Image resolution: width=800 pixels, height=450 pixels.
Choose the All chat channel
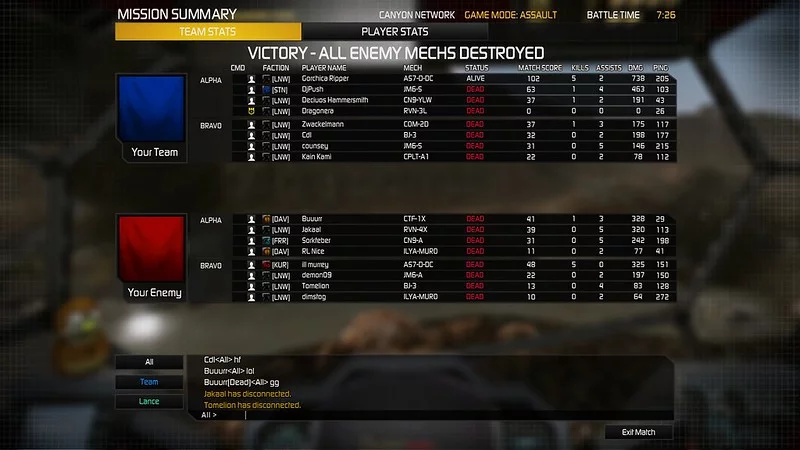coord(149,362)
